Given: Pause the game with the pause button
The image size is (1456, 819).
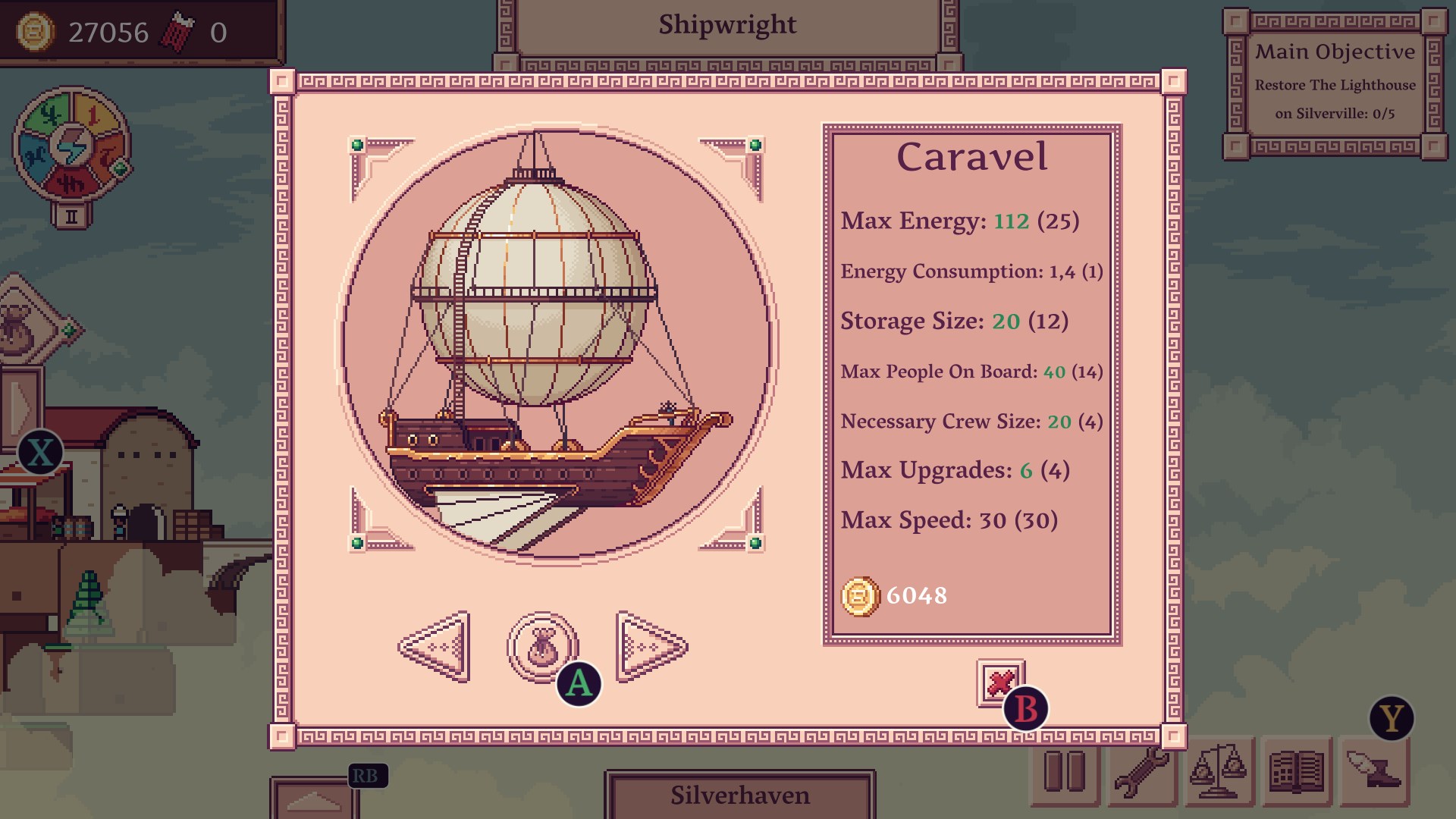Looking at the screenshot, I should tap(1065, 772).
